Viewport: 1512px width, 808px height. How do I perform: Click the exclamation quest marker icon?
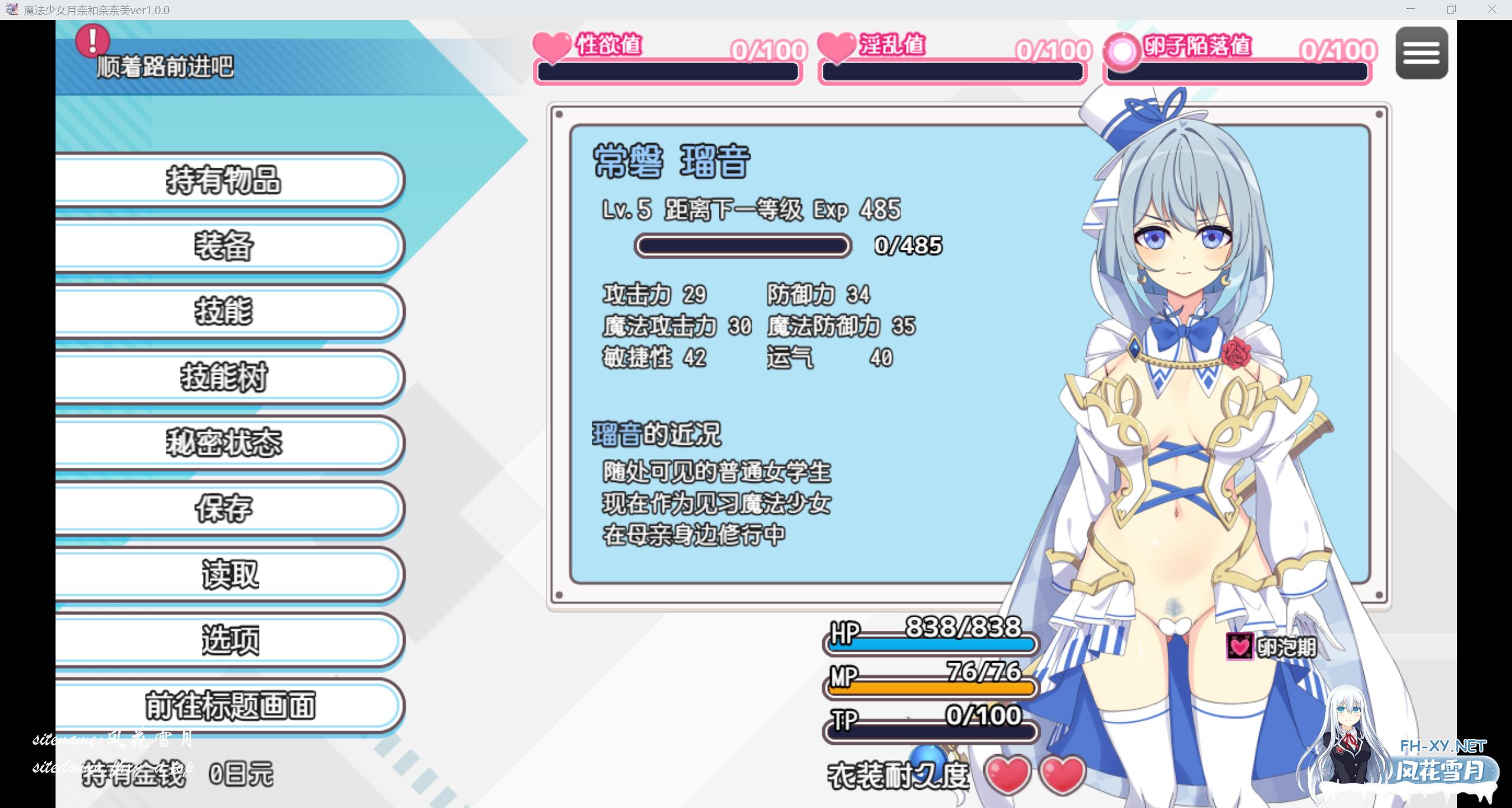[92, 41]
